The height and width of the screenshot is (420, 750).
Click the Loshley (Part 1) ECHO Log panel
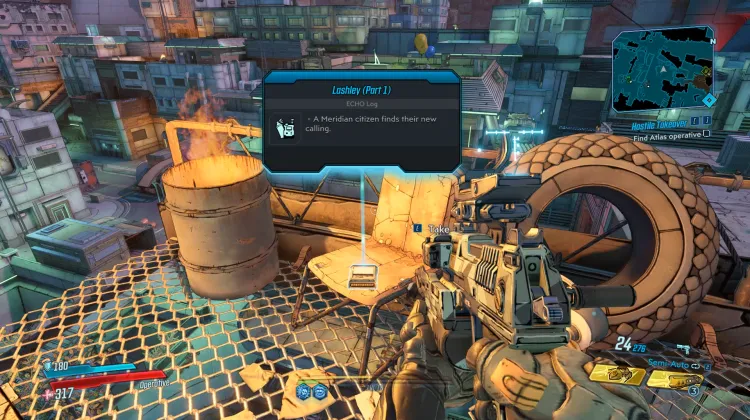pyautogui.click(x=361, y=120)
